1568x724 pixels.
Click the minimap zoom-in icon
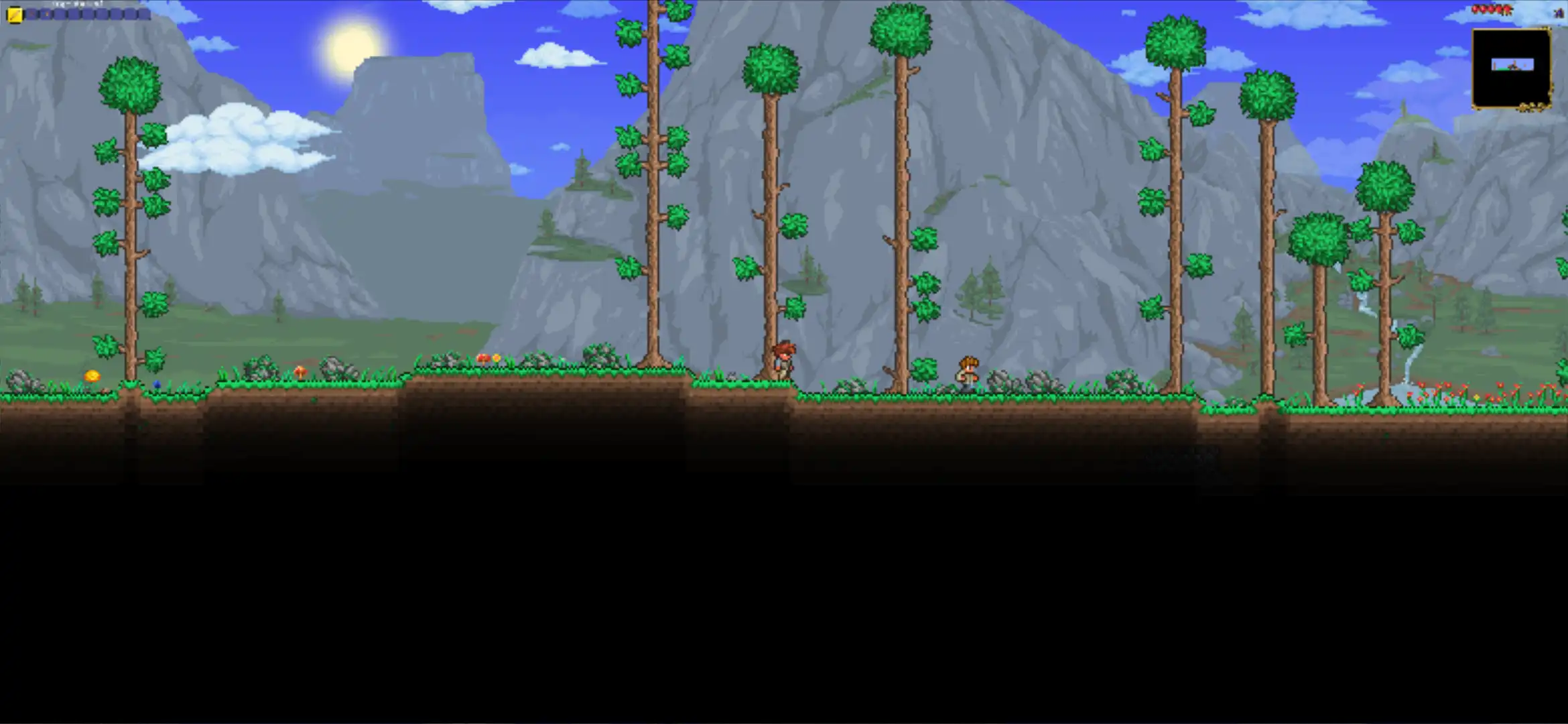1522,107
